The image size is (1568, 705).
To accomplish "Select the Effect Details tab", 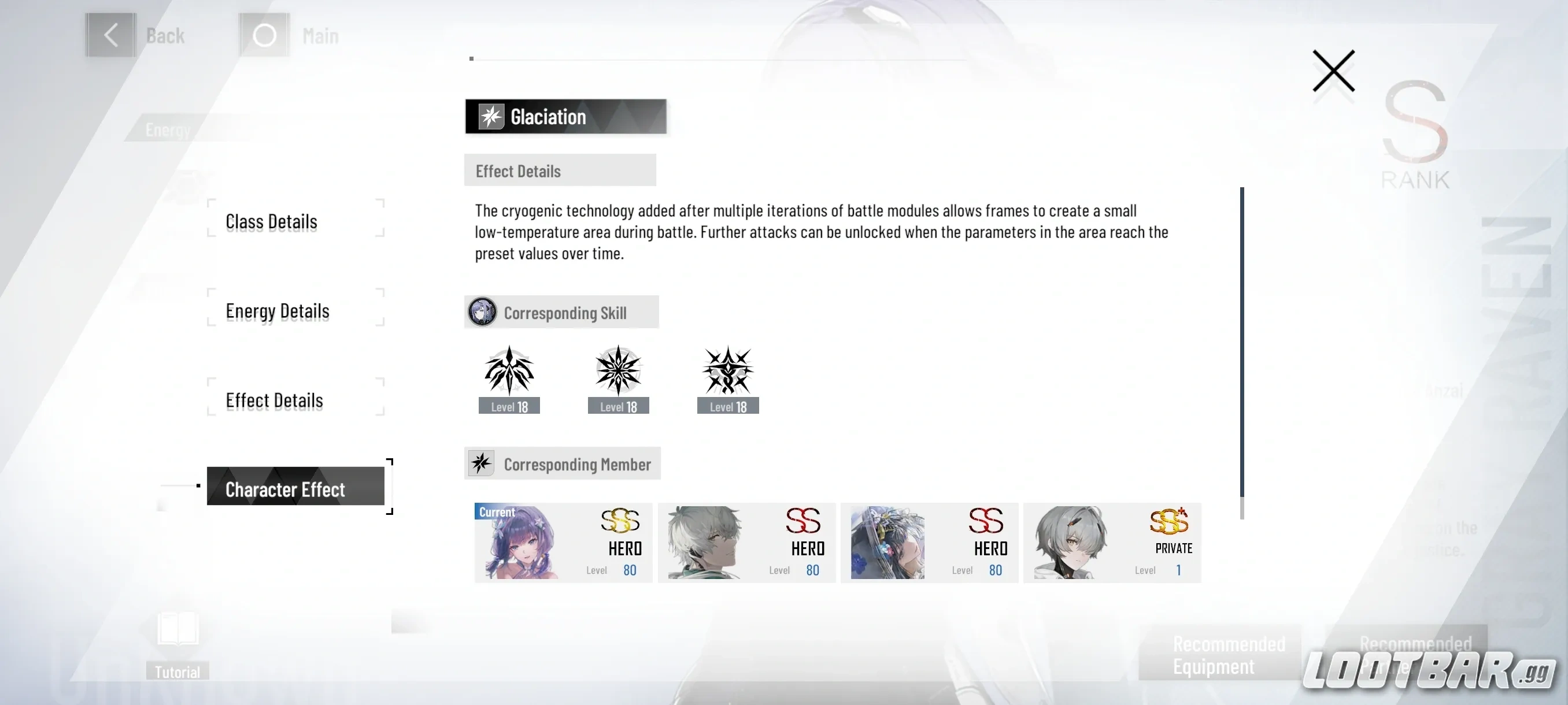I will pyautogui.click(x=275, y=400).
